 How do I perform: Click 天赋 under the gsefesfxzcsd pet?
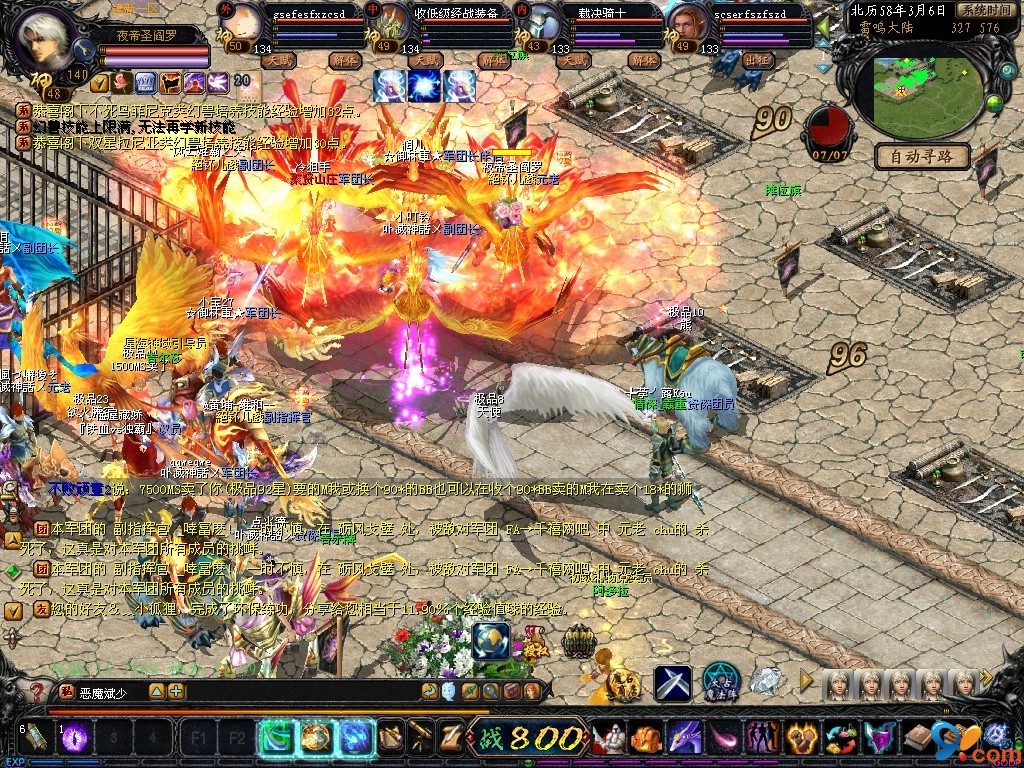coord(280,60)
